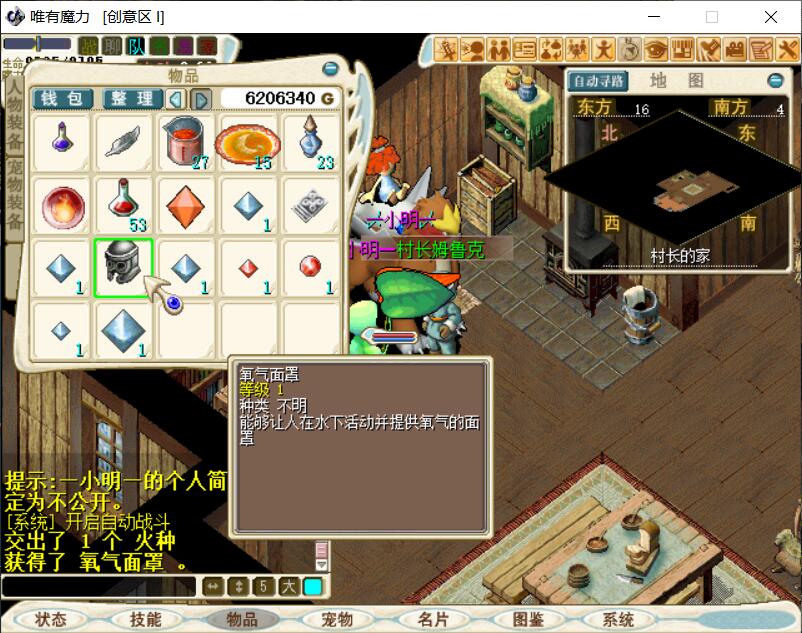Viewport: 802px width, 633px height.
Task: Select the beaker item with 27 count
Action: pos(185,142)
